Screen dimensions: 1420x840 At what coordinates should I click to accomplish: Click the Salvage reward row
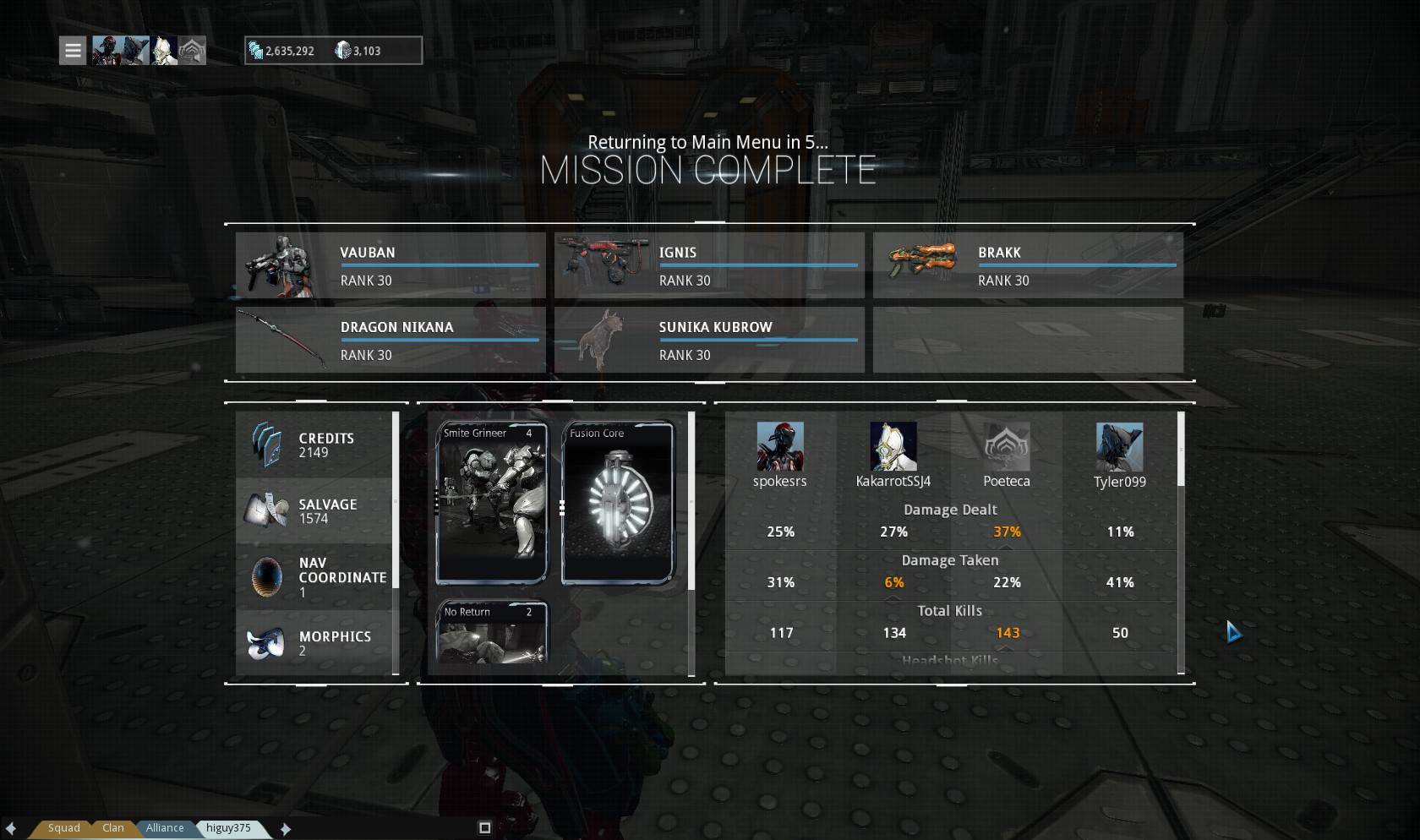coord(314,510)
